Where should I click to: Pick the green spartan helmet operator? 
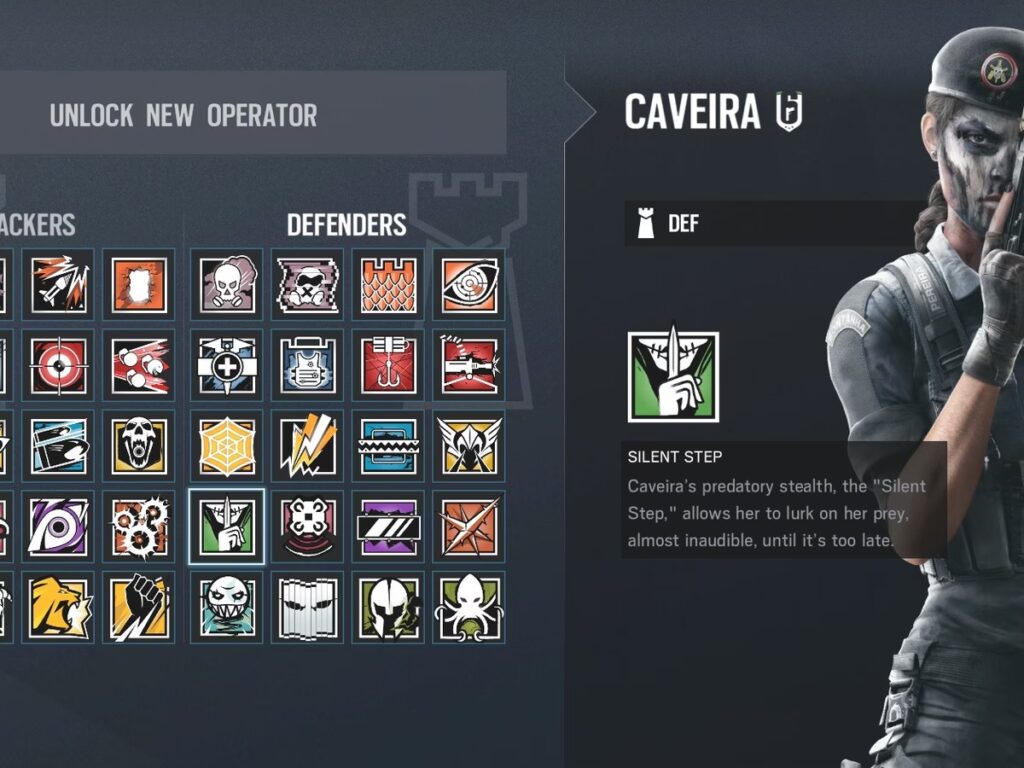coord(388,606)
